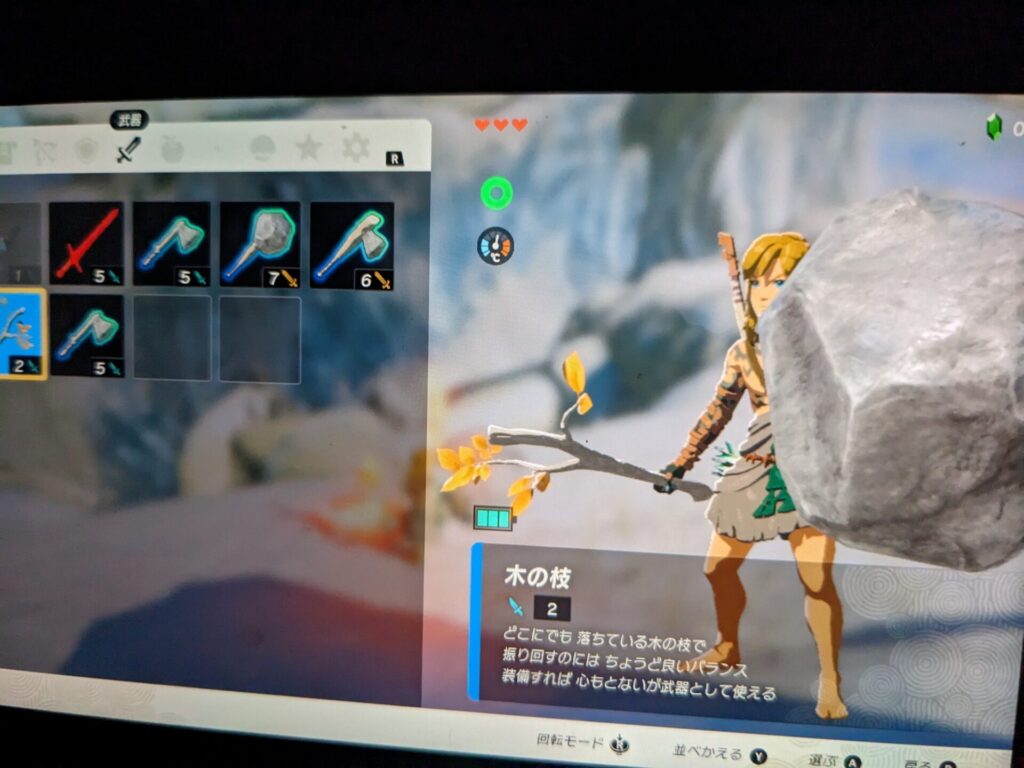Switch to the shield tab

(86, 151)
